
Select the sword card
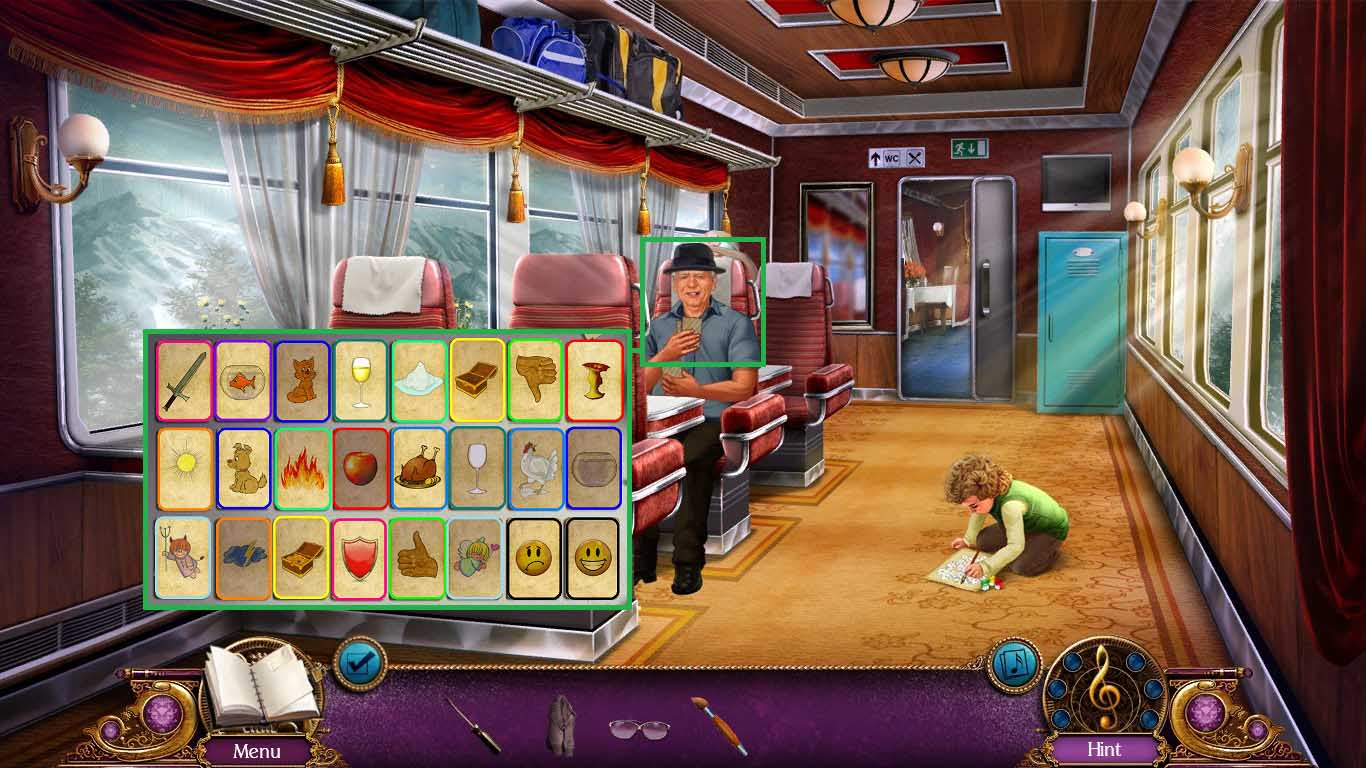point(184,381)
